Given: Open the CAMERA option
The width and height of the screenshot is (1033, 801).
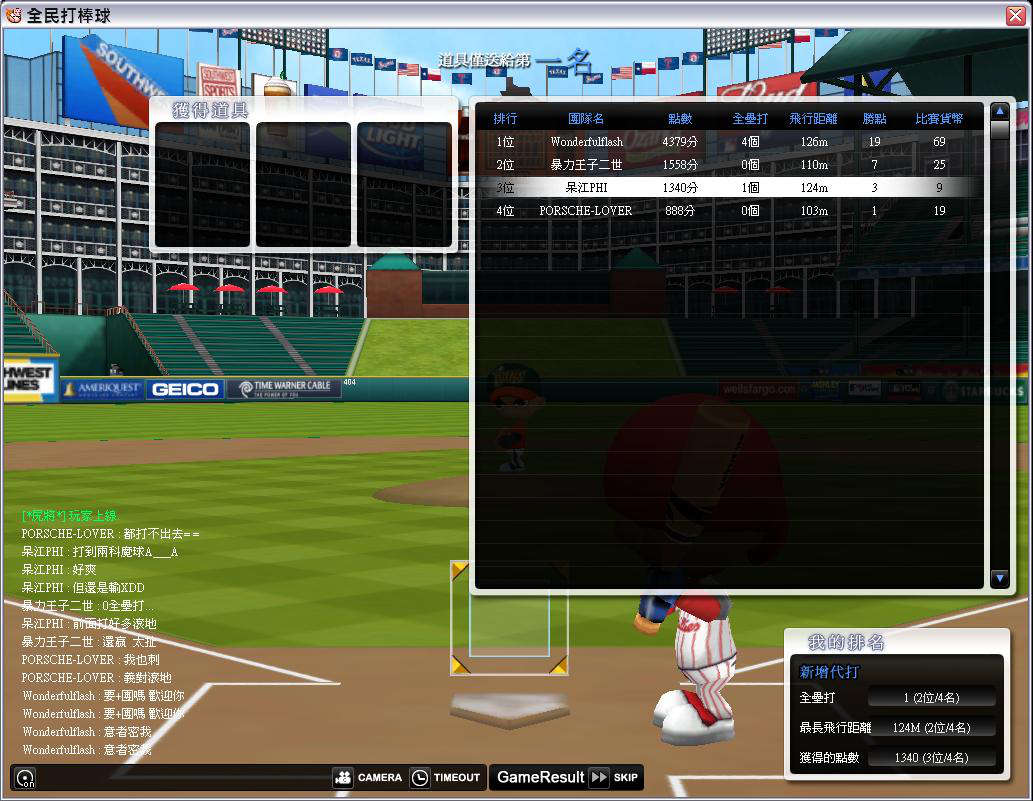Looking at the screenshot, I should click(x=368, y=777).
